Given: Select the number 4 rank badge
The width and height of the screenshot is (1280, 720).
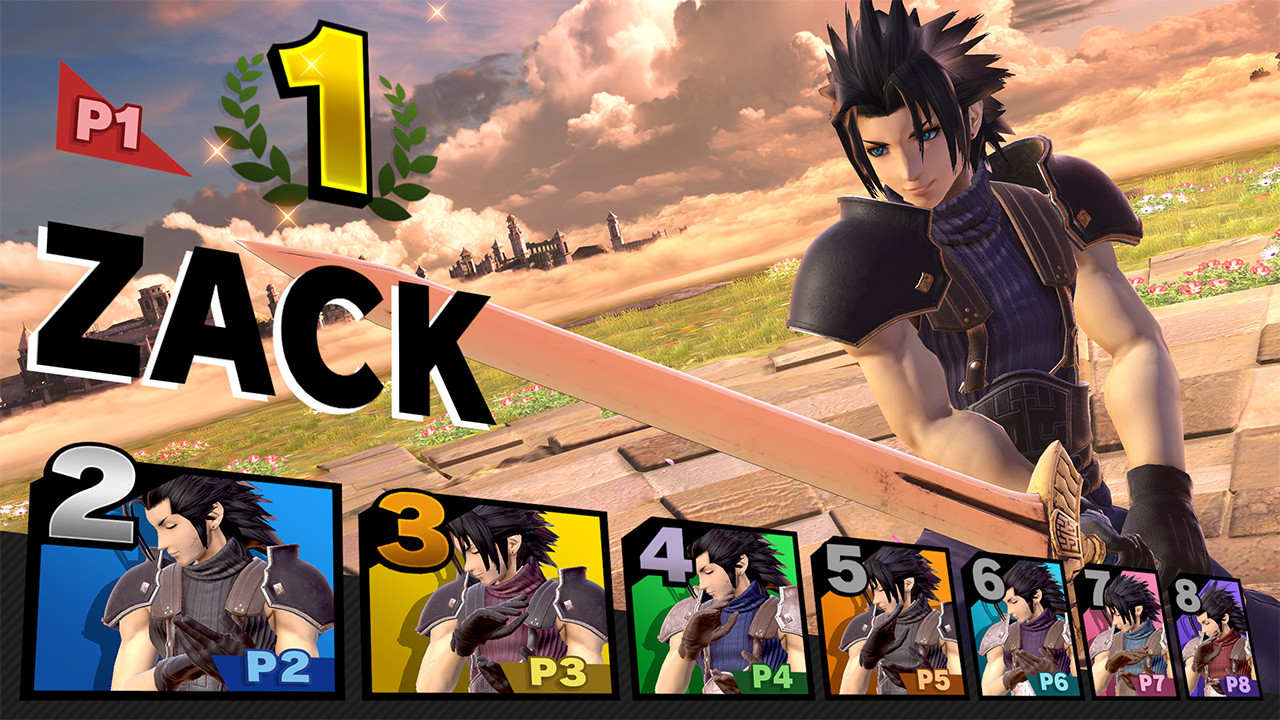Looking at the screenshot, I should click(666, 555).
